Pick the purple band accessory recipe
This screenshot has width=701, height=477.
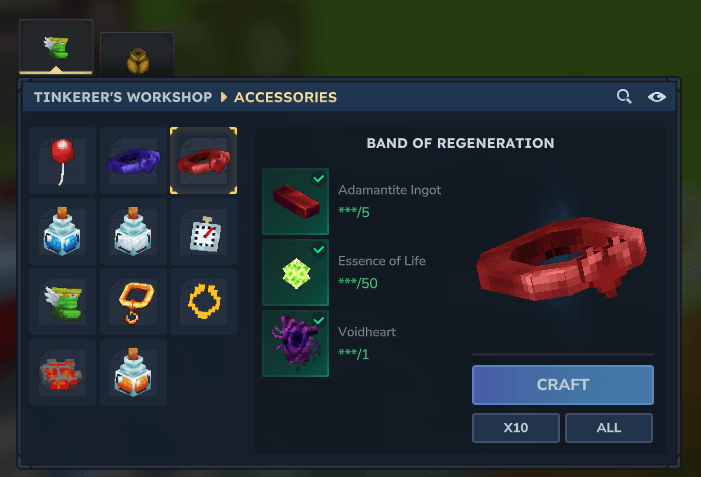coord(133,160)
